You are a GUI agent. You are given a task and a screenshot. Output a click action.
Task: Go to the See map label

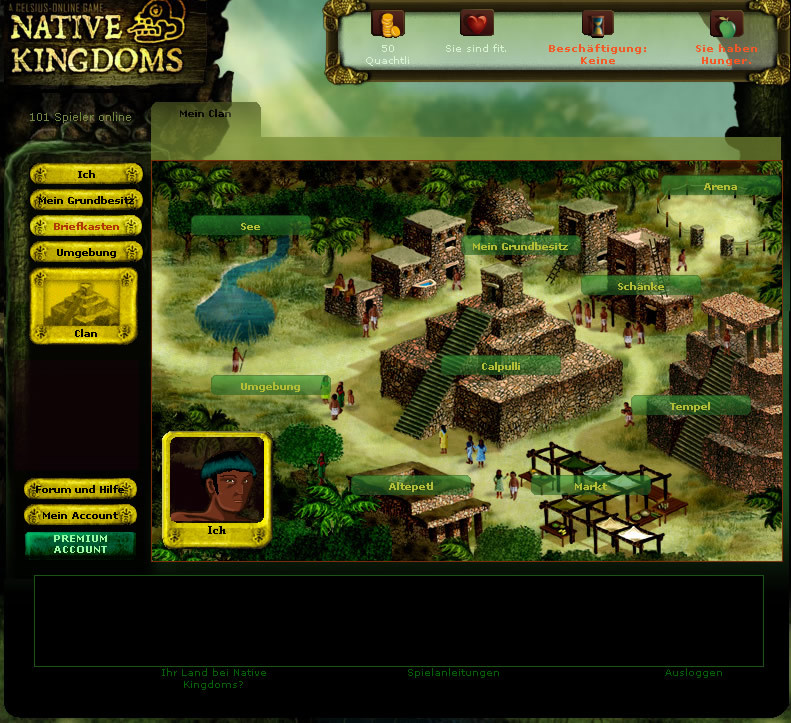(250, 226)
